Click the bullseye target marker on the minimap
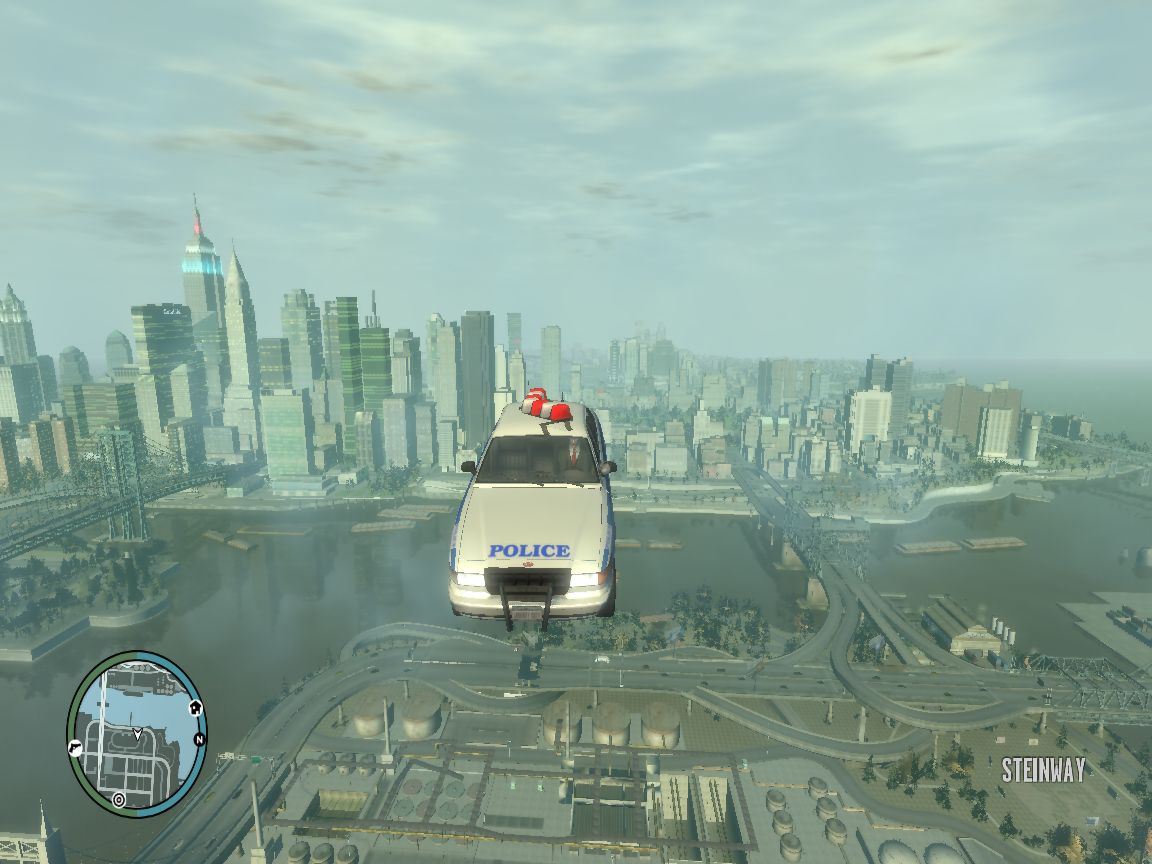The width and height of the screenshot is (1152, 864). point(119,799)
